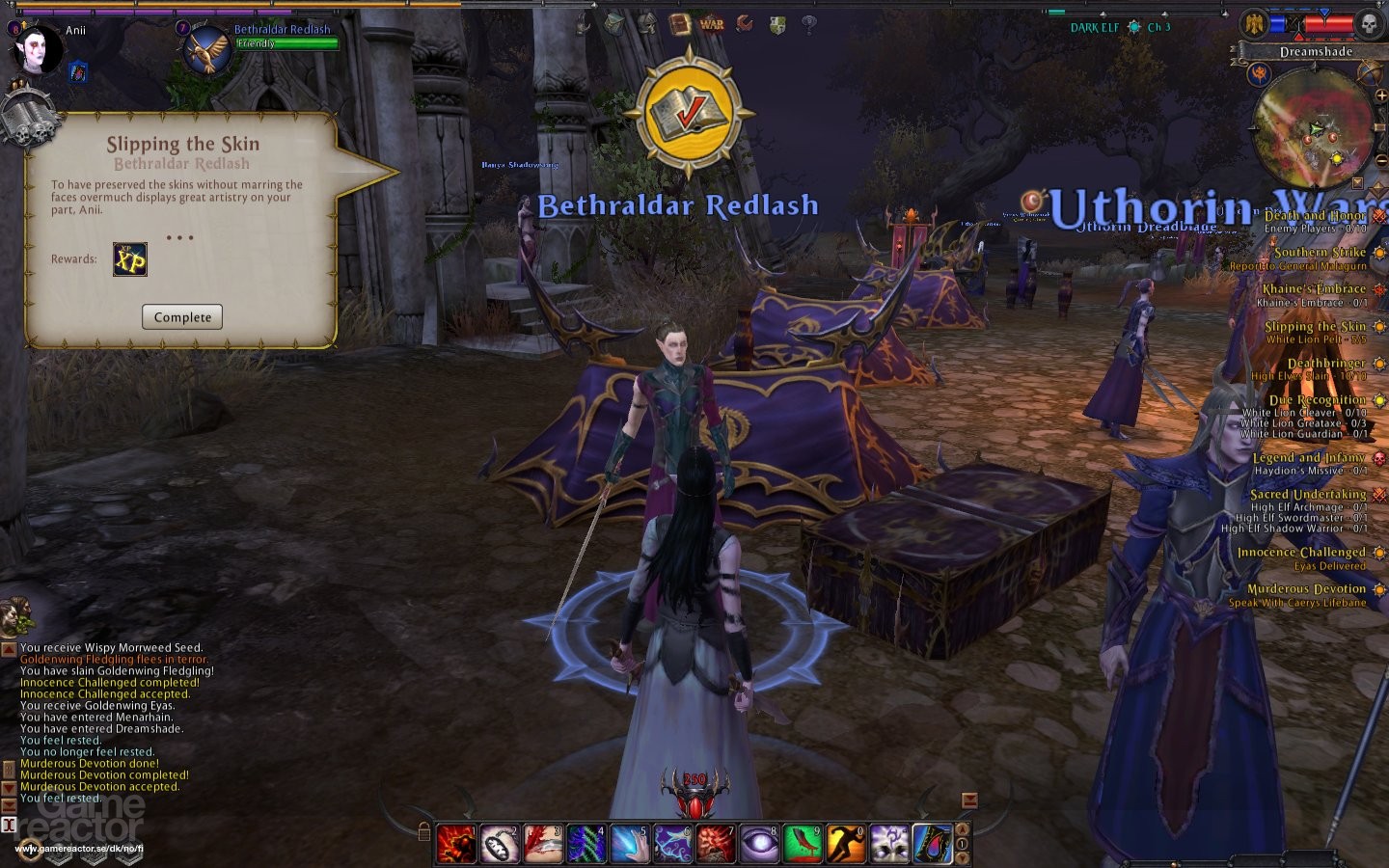The width and height of the screenshot is (1389, 868).
Task: Open the heraldry shield icon on top bar
Action: point(776,24)
